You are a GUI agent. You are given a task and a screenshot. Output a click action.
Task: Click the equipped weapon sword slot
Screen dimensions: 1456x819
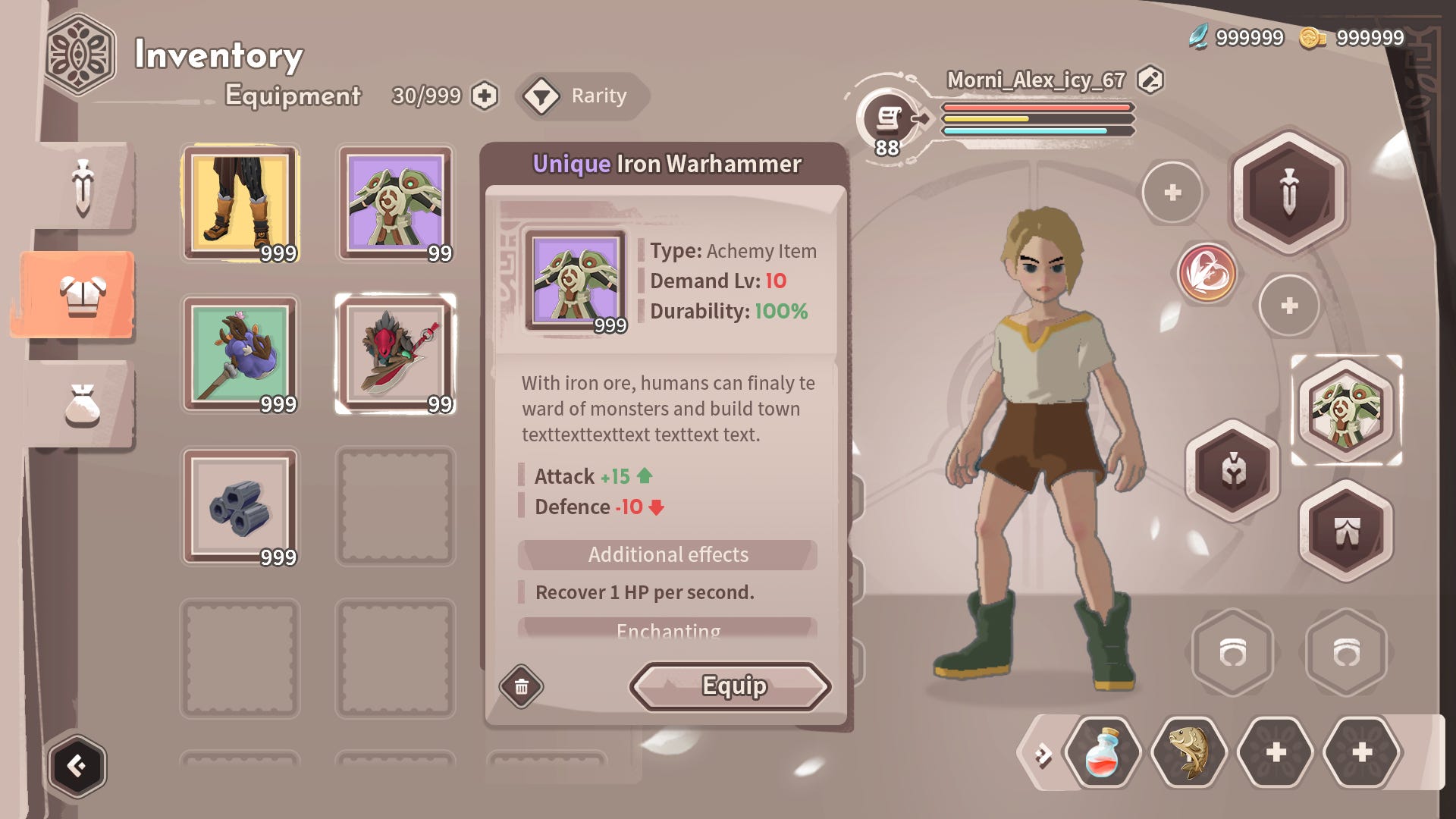click(x=1288, y=192)
